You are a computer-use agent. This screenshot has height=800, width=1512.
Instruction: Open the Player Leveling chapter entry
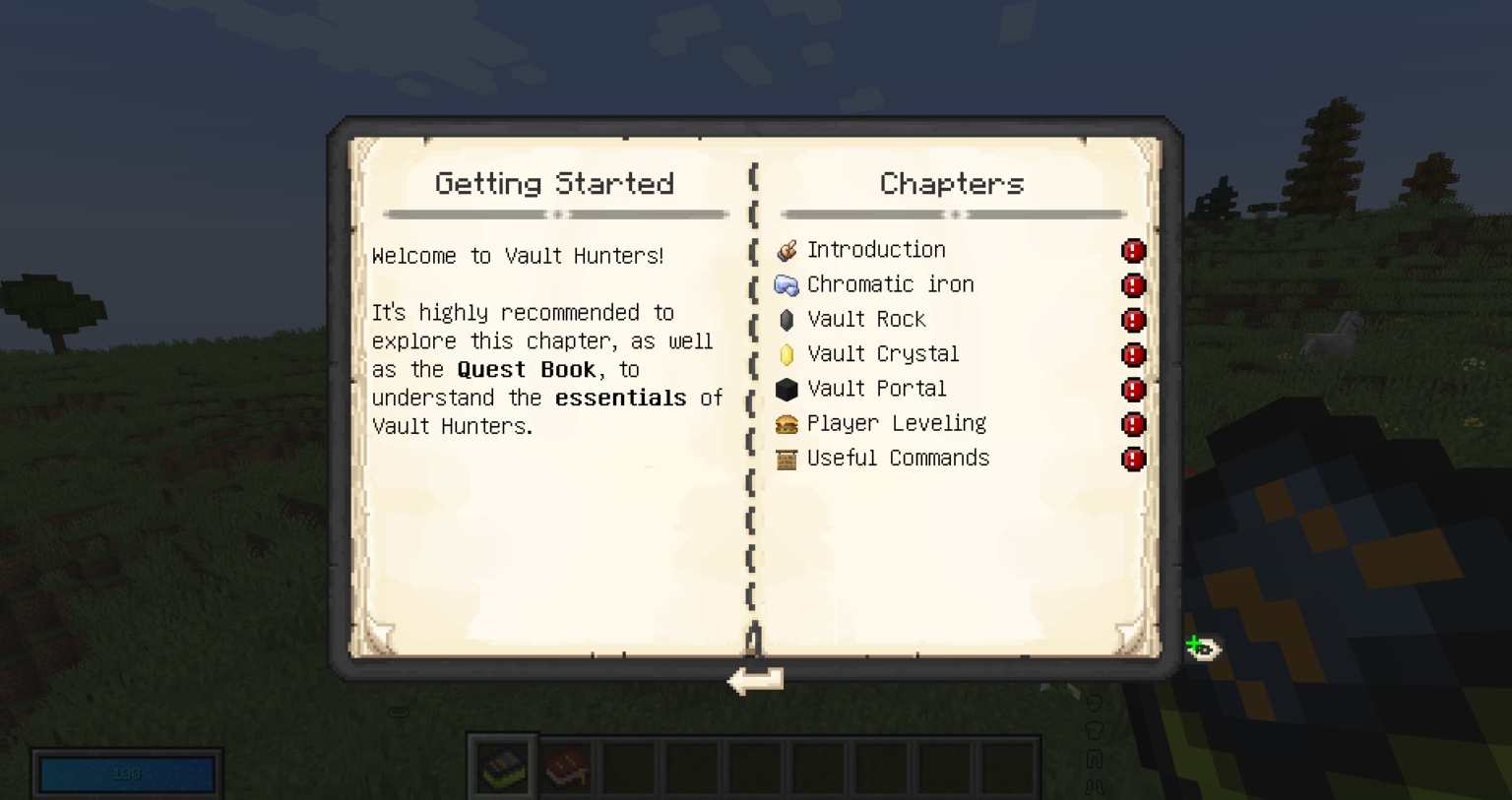click(896, 423)
